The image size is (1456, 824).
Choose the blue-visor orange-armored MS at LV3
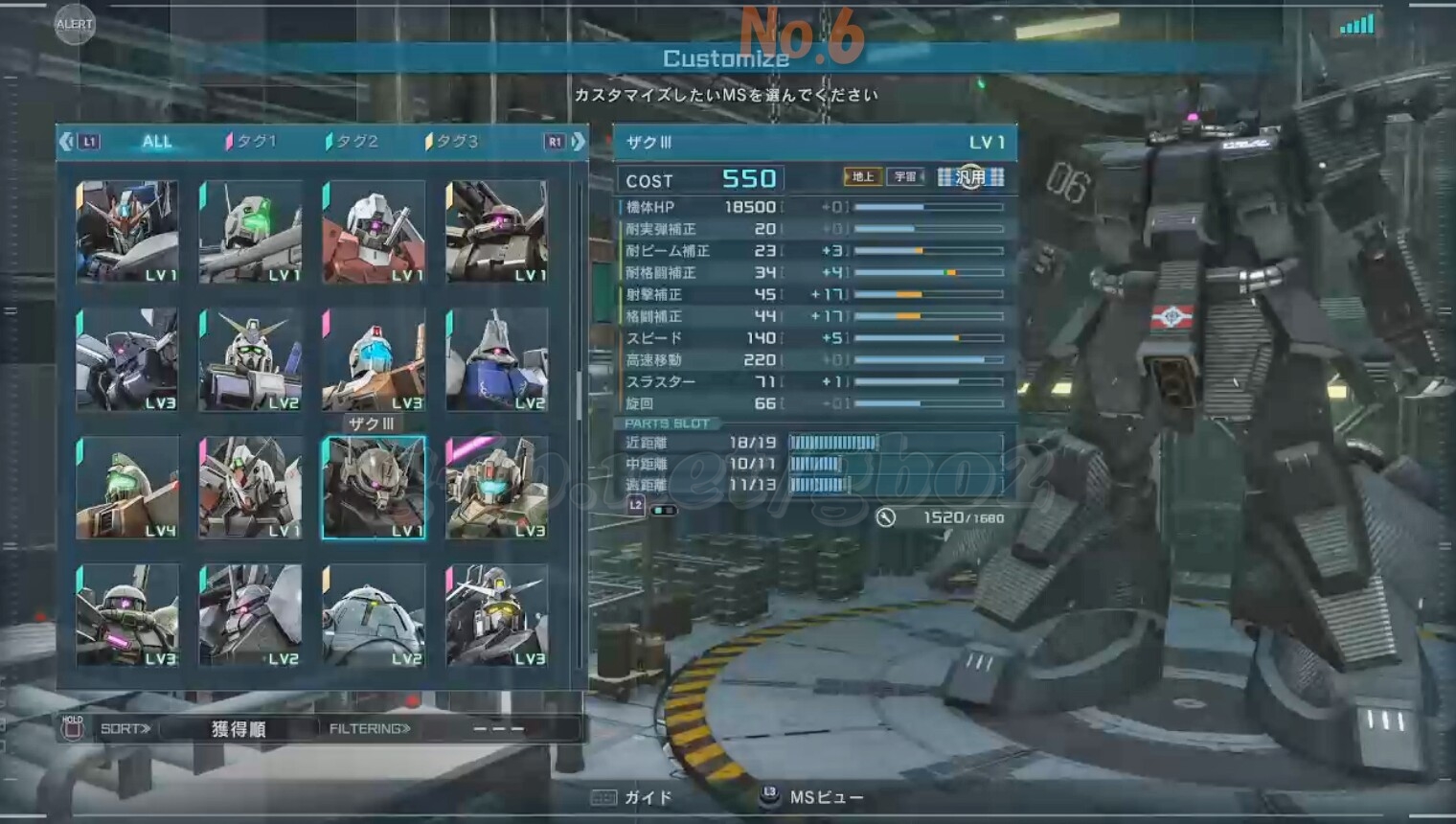coord(374,360)
